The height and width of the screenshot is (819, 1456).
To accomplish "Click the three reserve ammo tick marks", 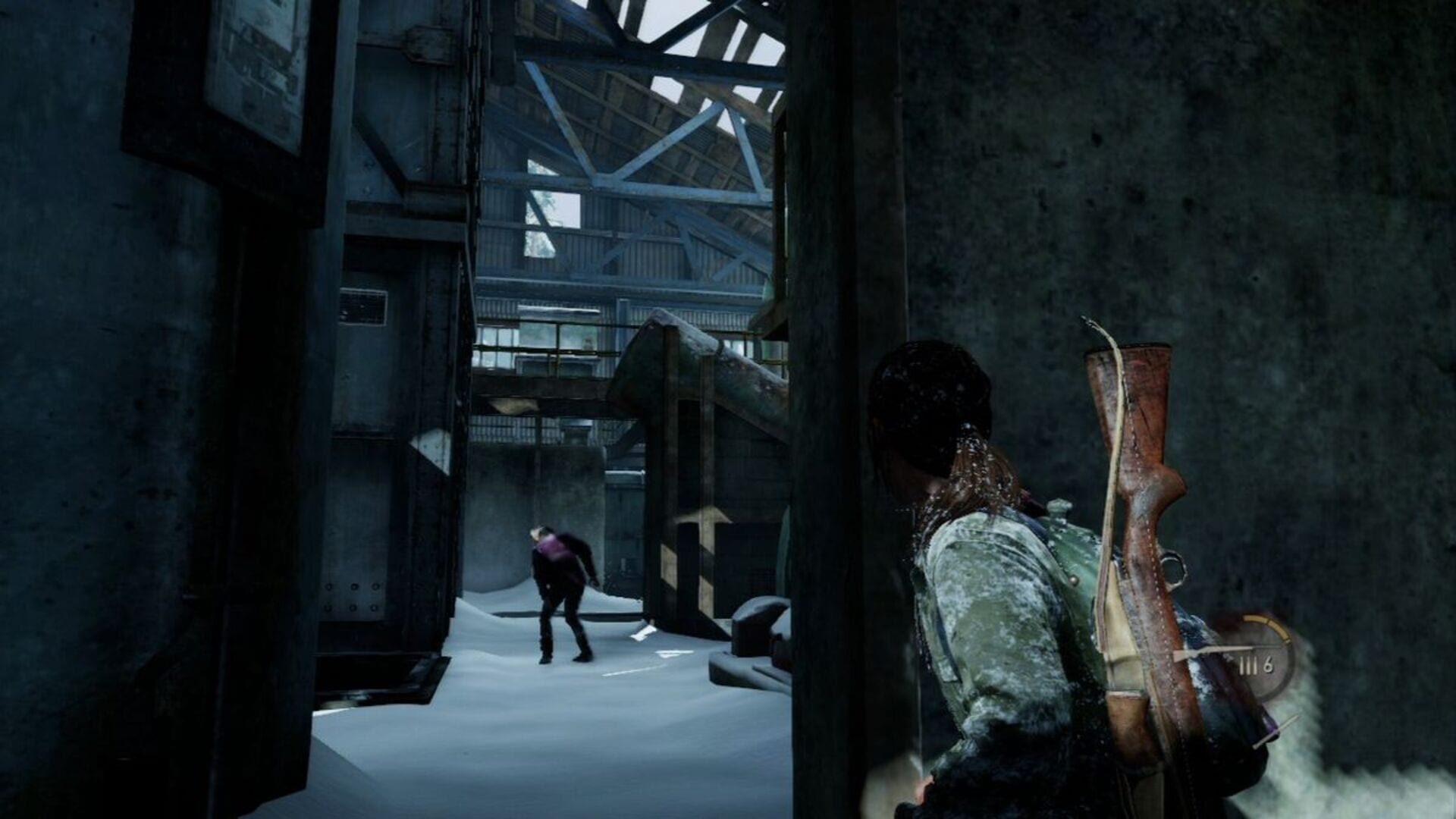I will (1248, 664).
